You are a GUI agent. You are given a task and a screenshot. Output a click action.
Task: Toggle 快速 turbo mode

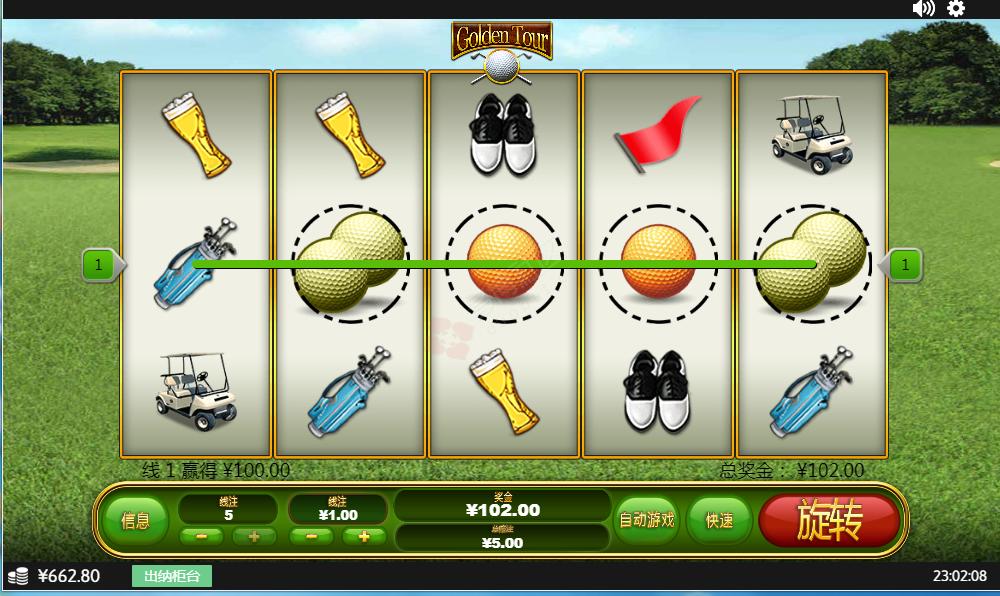(x=718, y=520)
